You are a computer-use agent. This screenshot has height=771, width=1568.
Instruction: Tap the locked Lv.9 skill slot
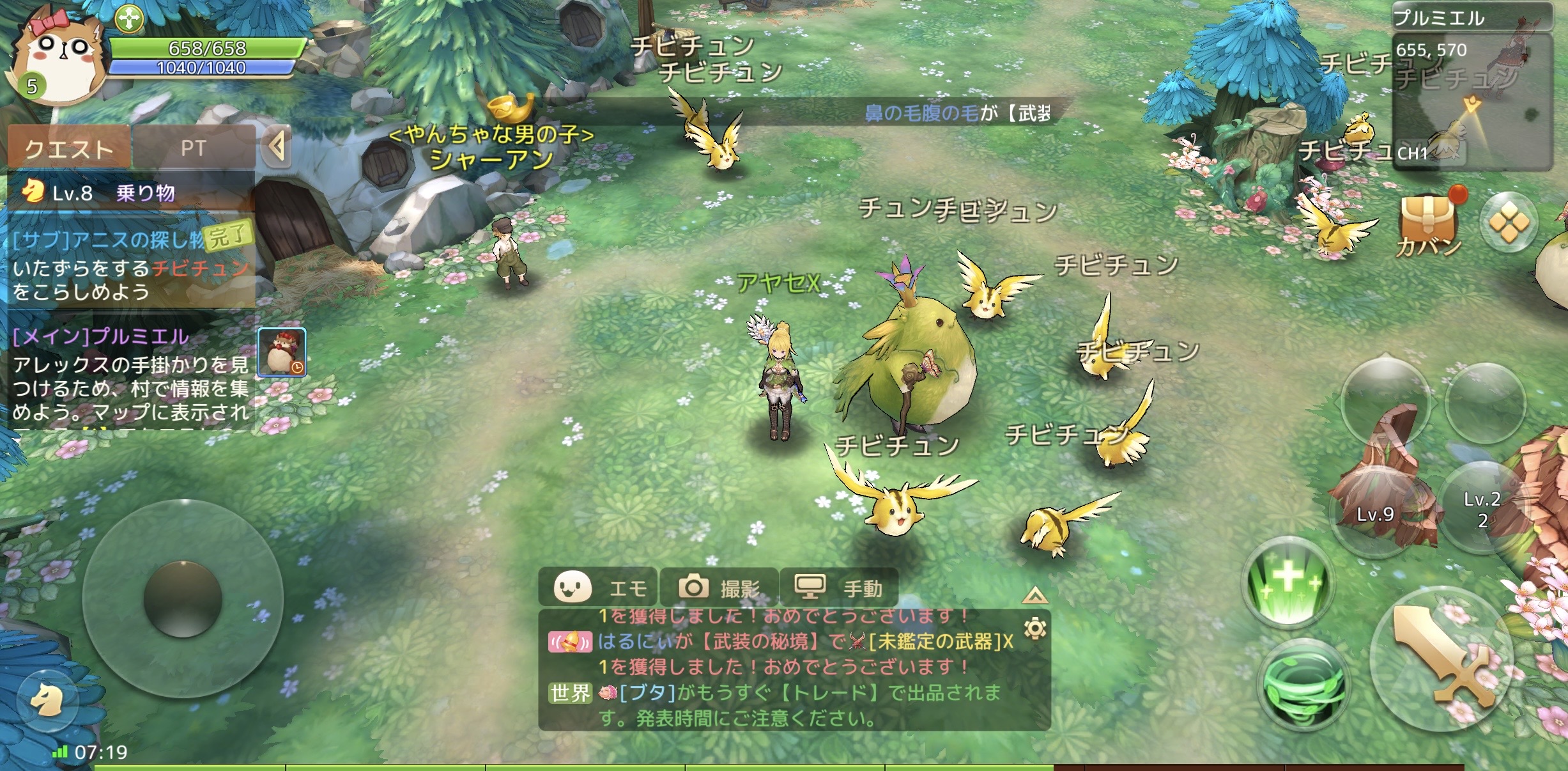(1375, 513)
